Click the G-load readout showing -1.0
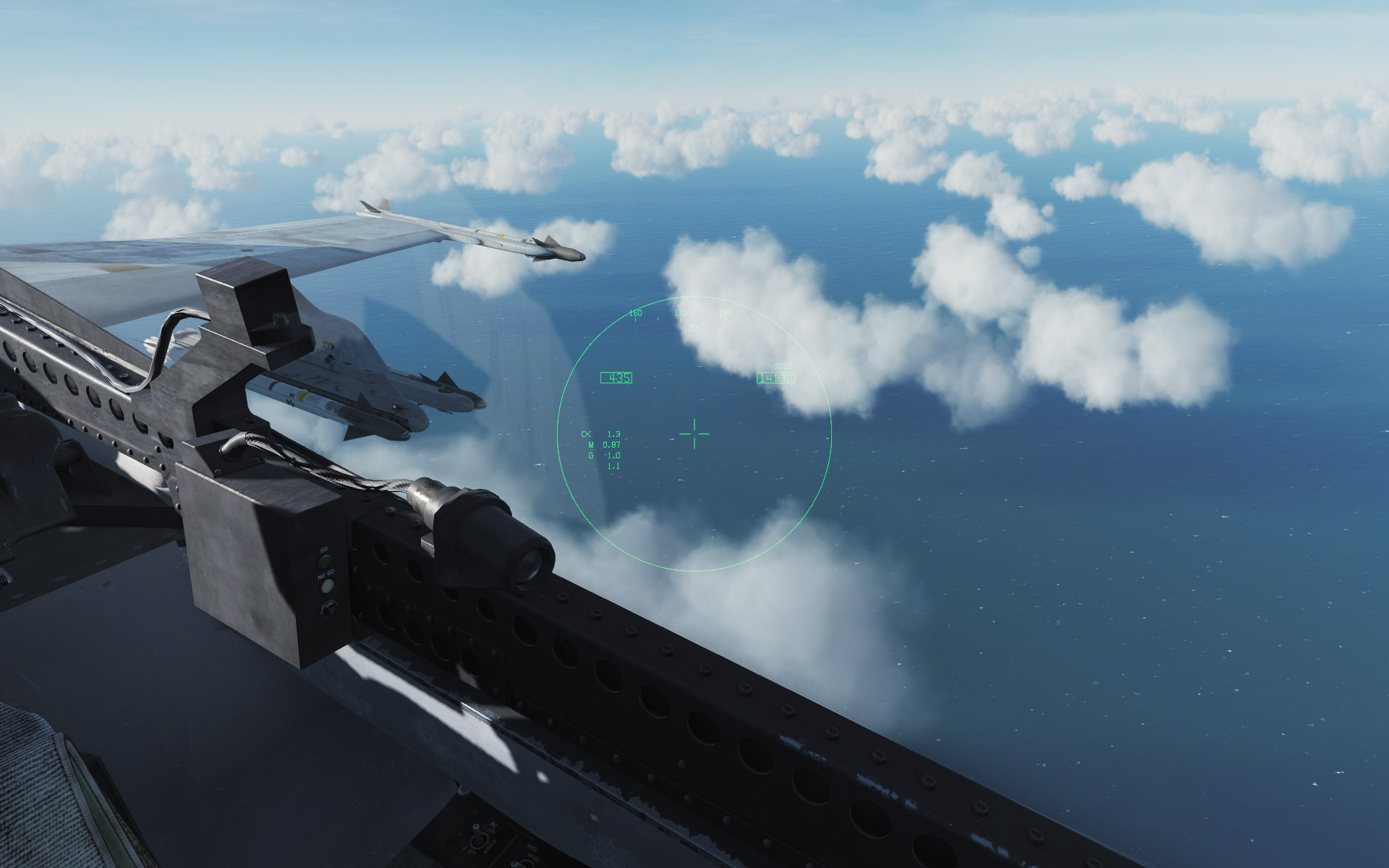 (614, 455)
